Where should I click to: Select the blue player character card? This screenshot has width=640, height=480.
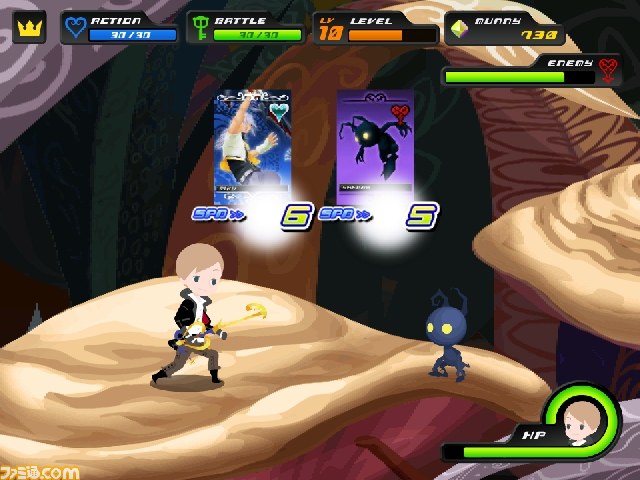click(251, 146)
